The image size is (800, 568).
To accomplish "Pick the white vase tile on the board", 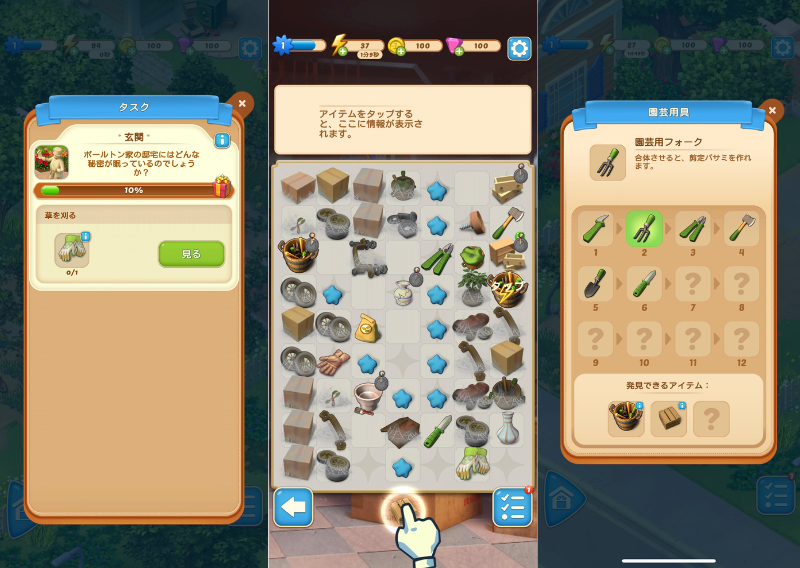I will (x=505, y=430).
